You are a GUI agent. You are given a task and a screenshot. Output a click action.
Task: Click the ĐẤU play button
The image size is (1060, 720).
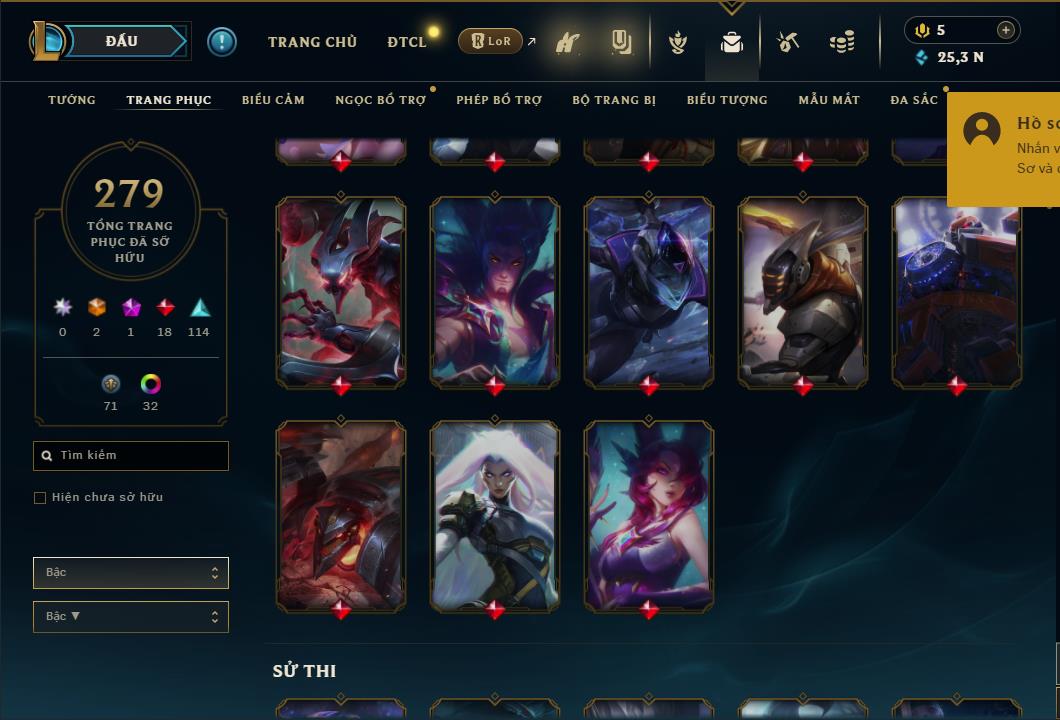[122, 41]
